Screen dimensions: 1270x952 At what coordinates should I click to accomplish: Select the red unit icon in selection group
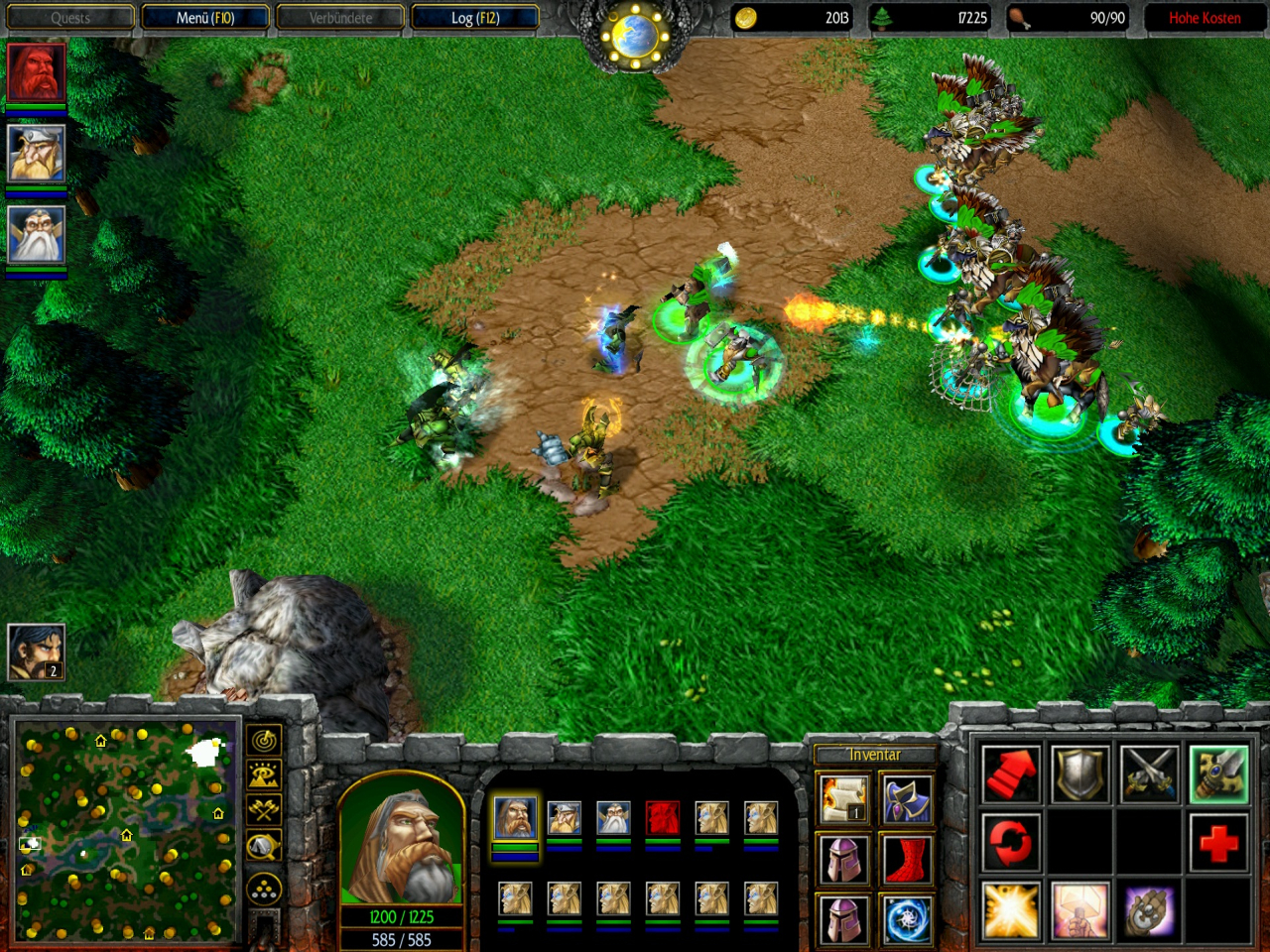pyautogui.click(x=663, y=818)
